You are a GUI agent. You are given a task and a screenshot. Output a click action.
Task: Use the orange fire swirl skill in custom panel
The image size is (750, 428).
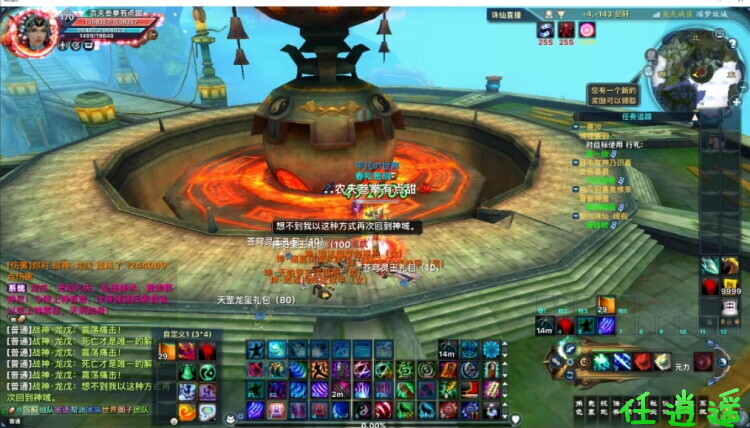(187, 412)
